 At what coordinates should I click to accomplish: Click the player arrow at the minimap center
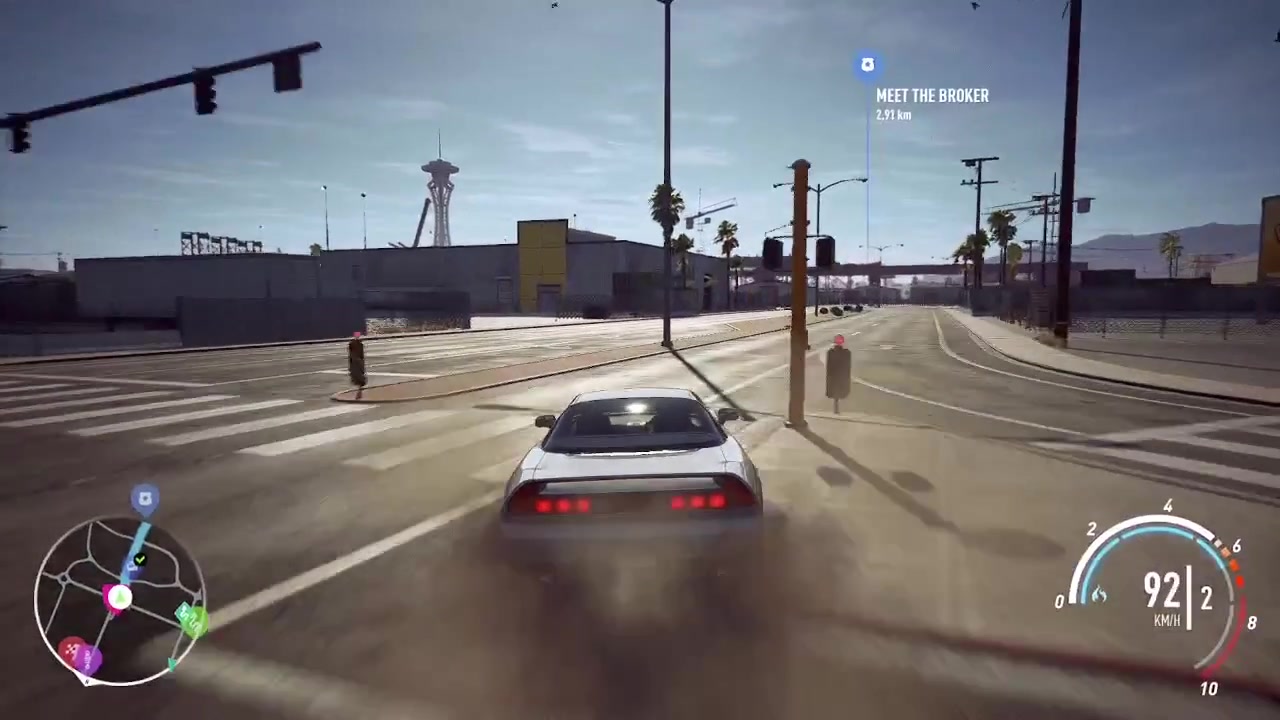[118, 597]
